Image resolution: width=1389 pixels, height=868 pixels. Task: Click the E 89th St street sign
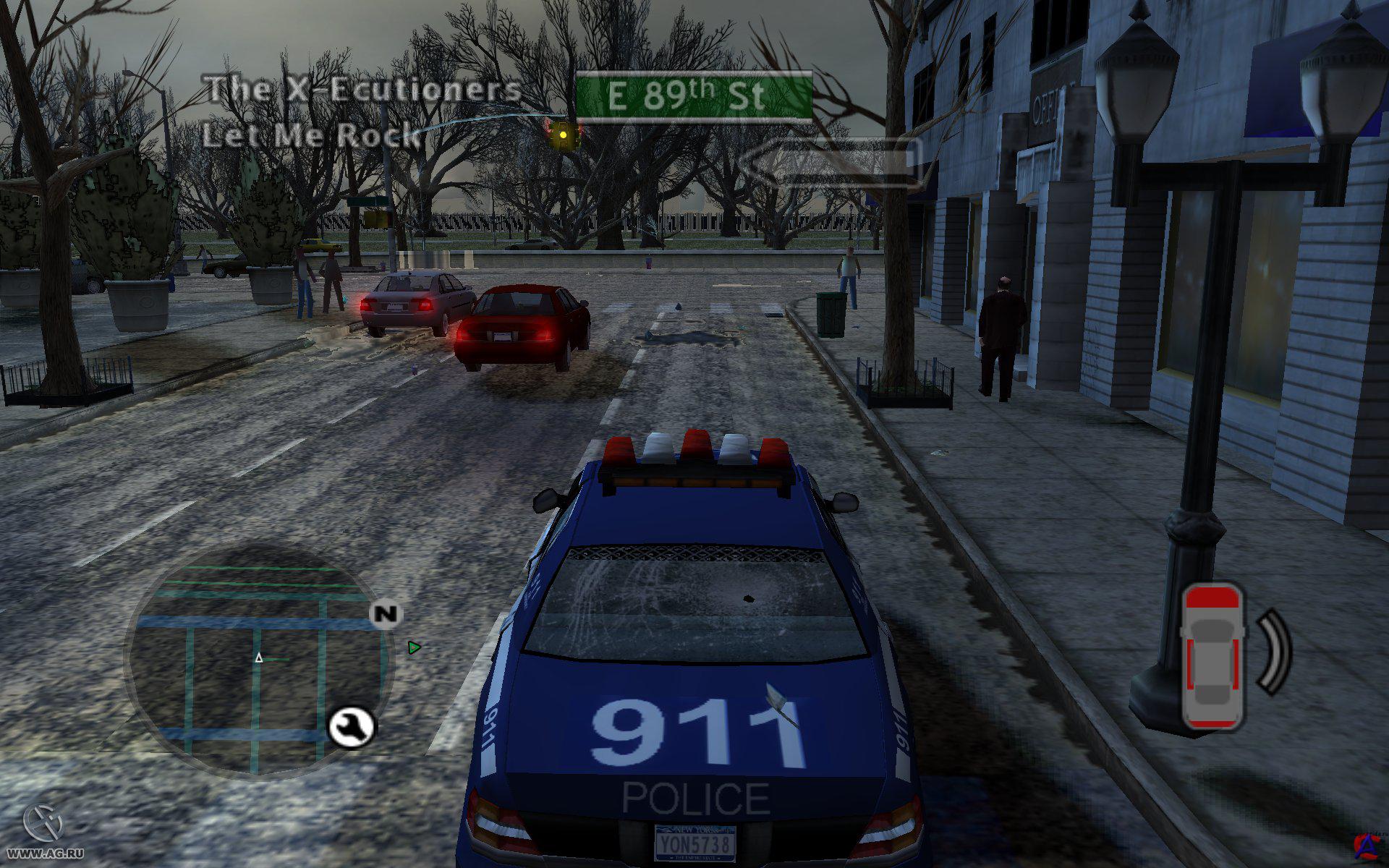pyautogui.click(x=694, y=96)
